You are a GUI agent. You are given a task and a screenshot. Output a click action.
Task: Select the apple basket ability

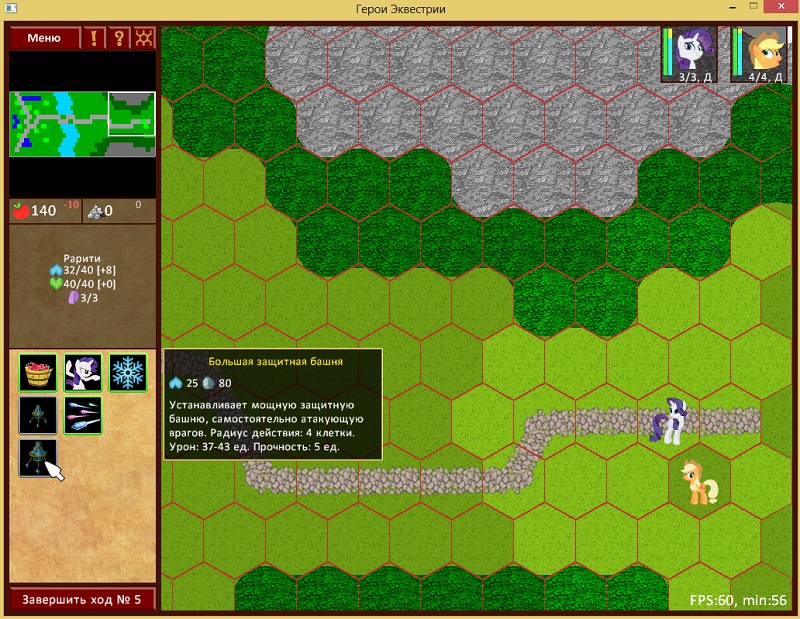point(38,372)
